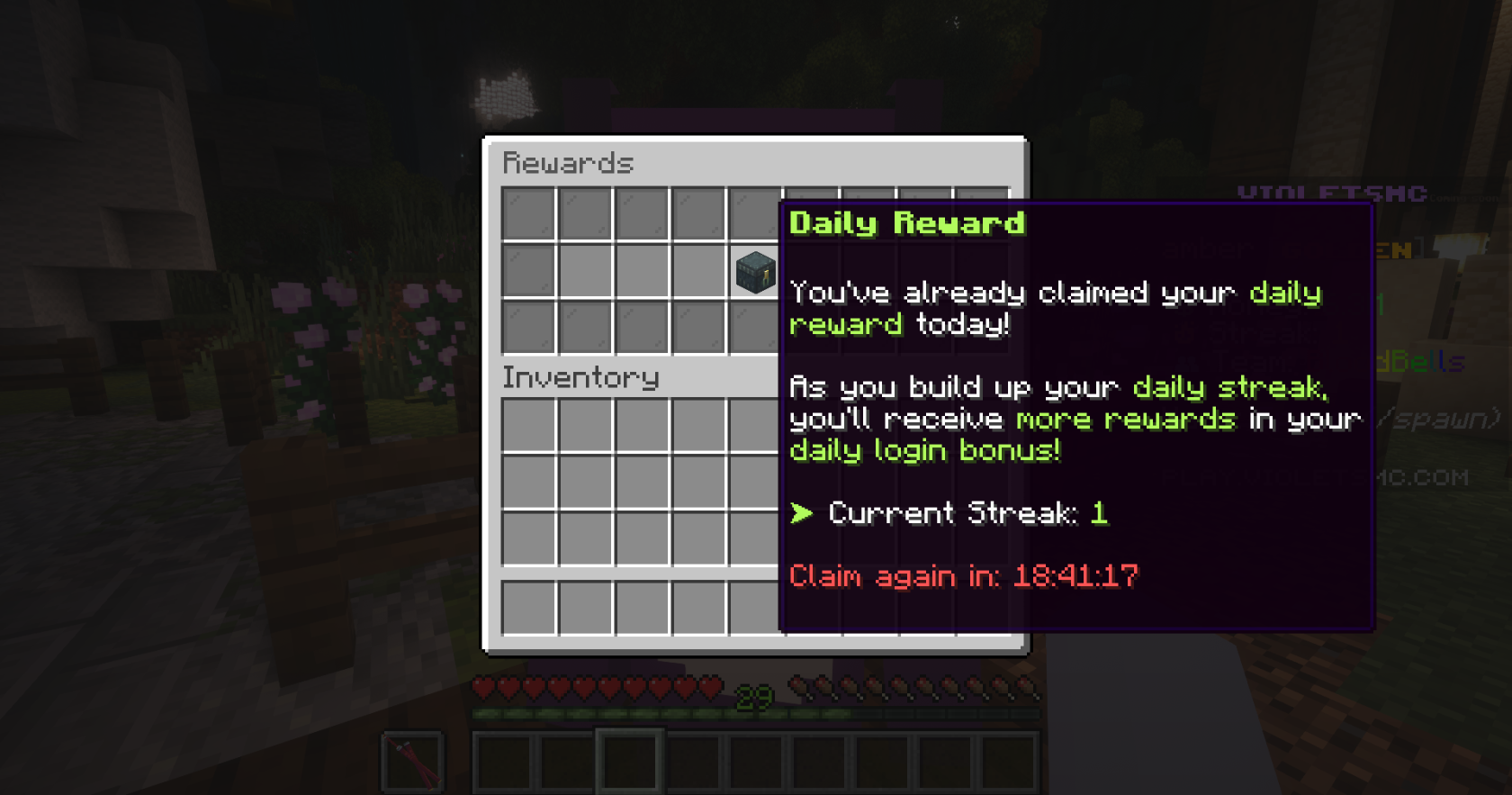Screen dimensions: 1512x795
Task: Click the Claim again countdown timer
Action: tap(963, 575)
